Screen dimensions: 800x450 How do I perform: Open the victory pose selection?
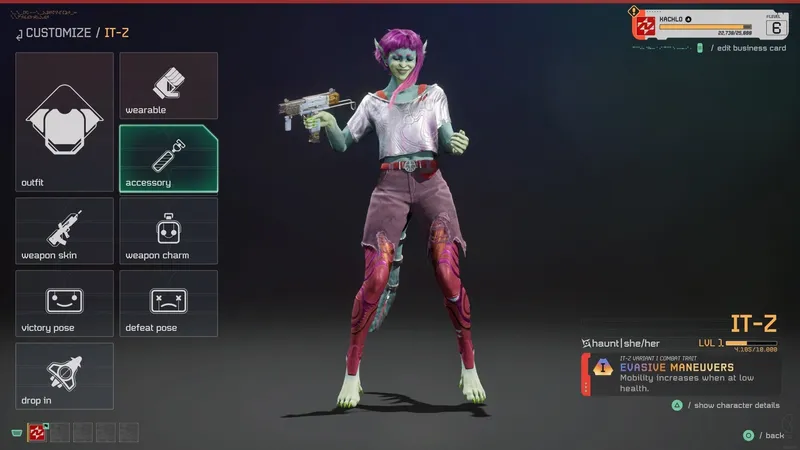64,303
